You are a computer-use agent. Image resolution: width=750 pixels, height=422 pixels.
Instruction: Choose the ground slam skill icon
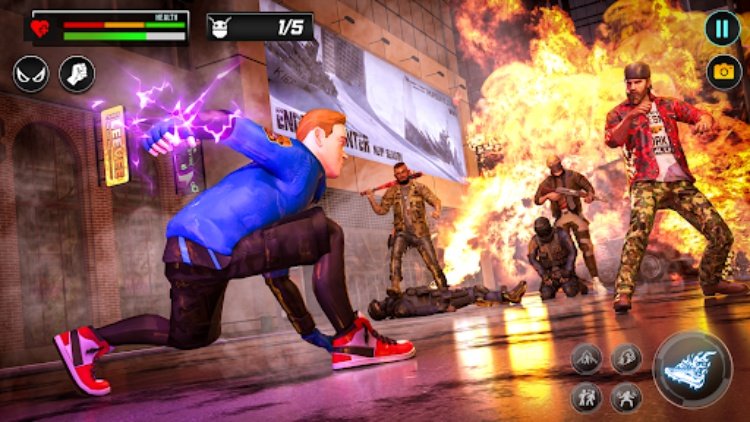click(x=587, y=358)
